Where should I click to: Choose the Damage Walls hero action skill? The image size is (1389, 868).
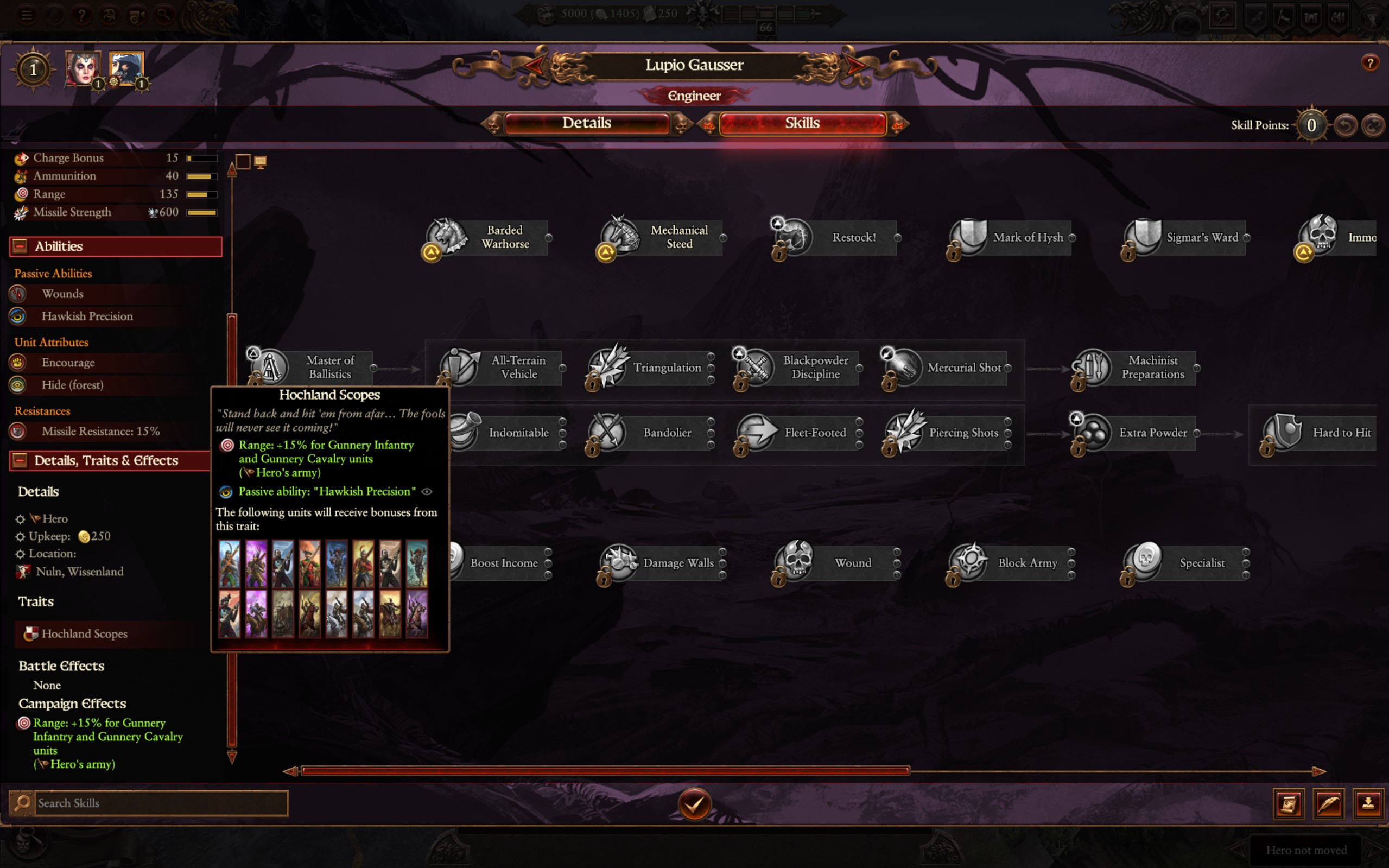[662, 563]
